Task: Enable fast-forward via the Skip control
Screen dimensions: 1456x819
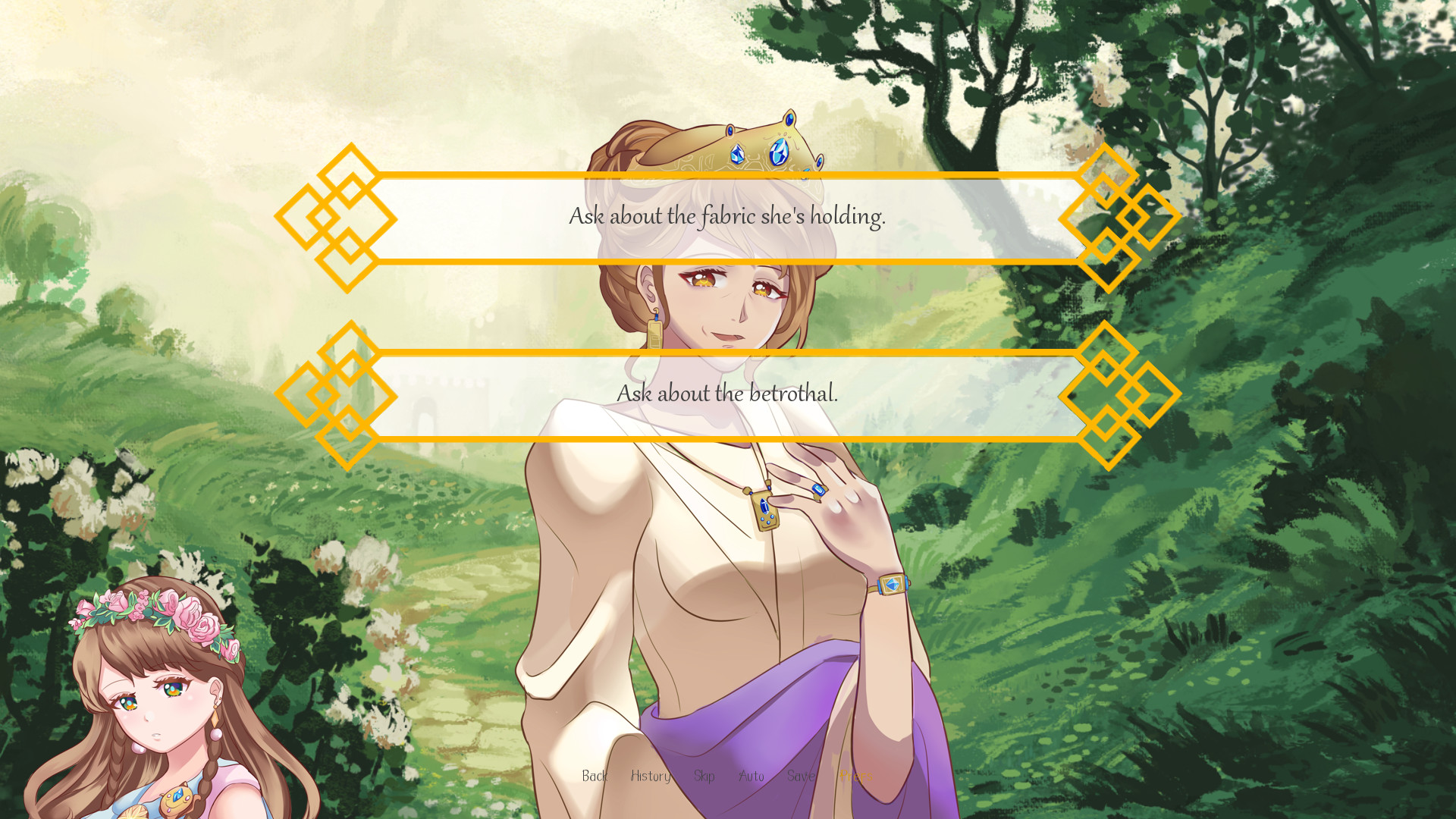Action: [704, 776]
